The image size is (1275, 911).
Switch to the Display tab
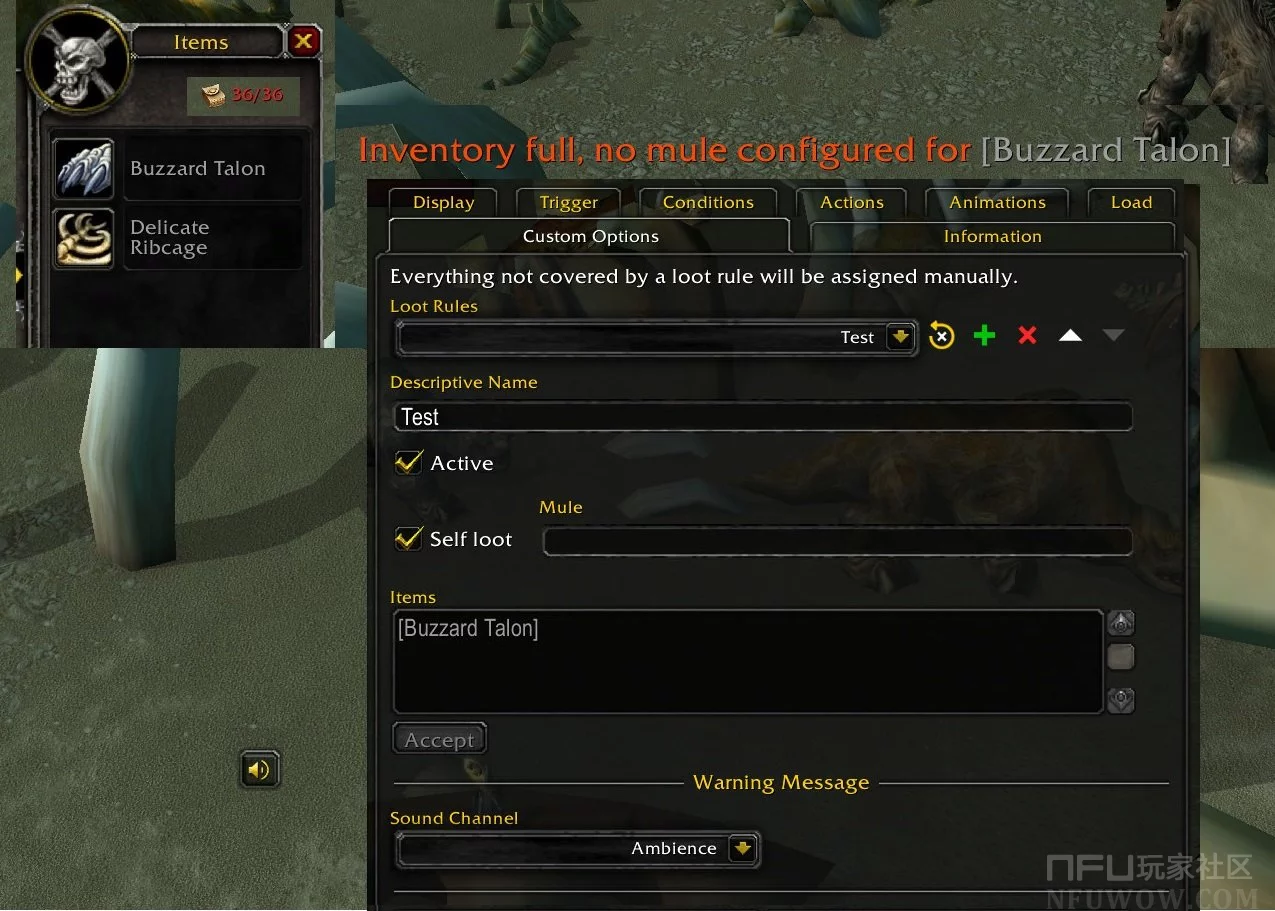pos(443,202)
